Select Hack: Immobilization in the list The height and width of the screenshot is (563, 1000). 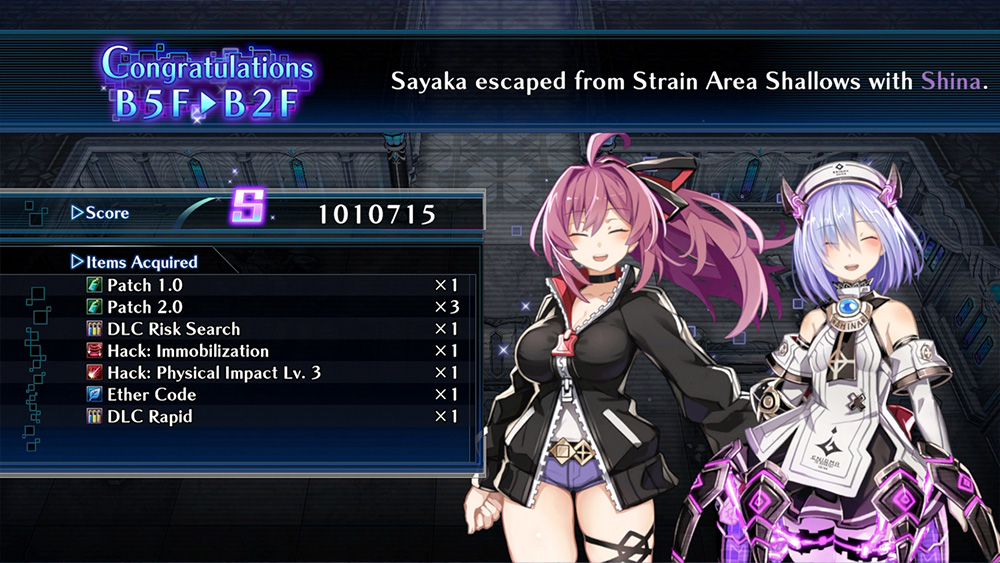tap(187, 351)
